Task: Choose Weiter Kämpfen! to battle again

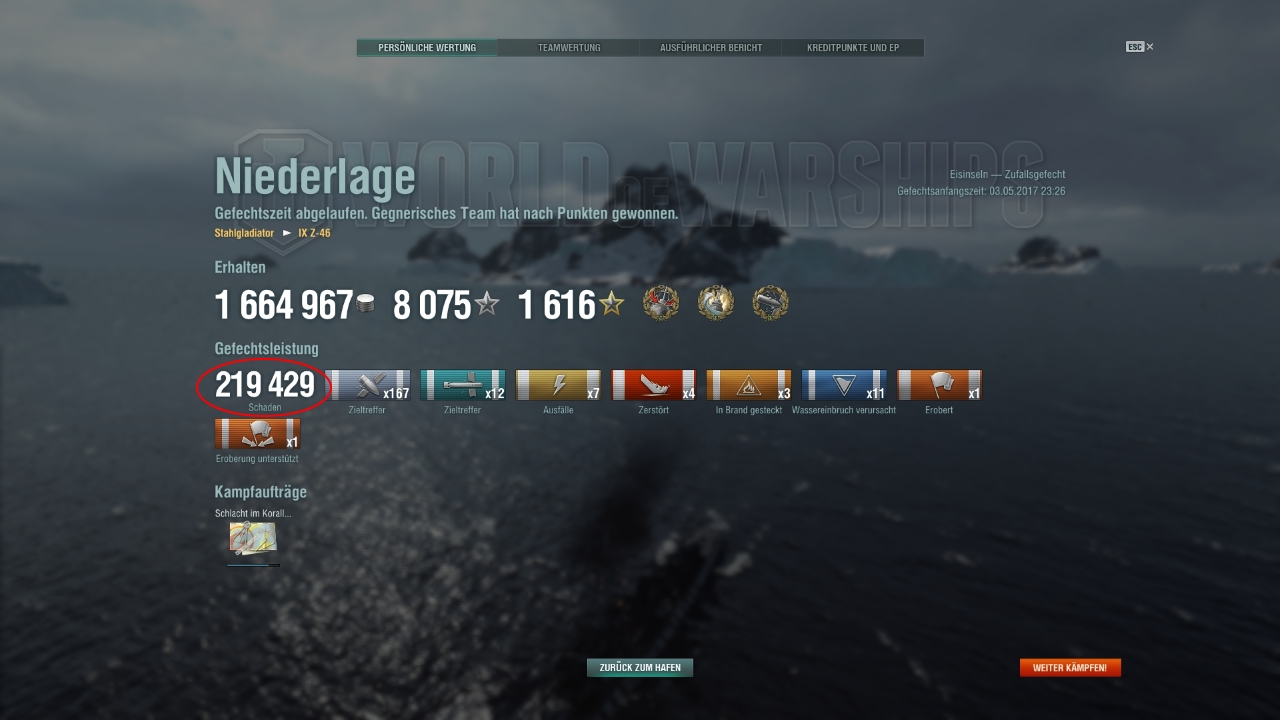Action: pyautogui.click(x=1070, y=667)
